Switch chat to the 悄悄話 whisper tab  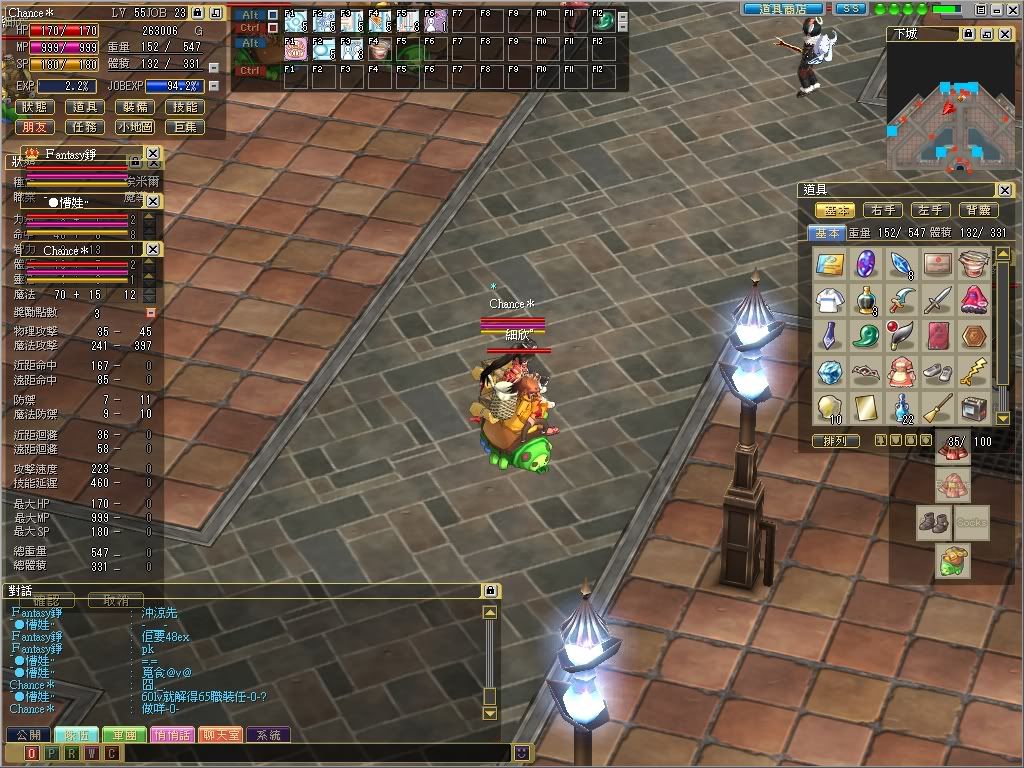tap(172, 735)
